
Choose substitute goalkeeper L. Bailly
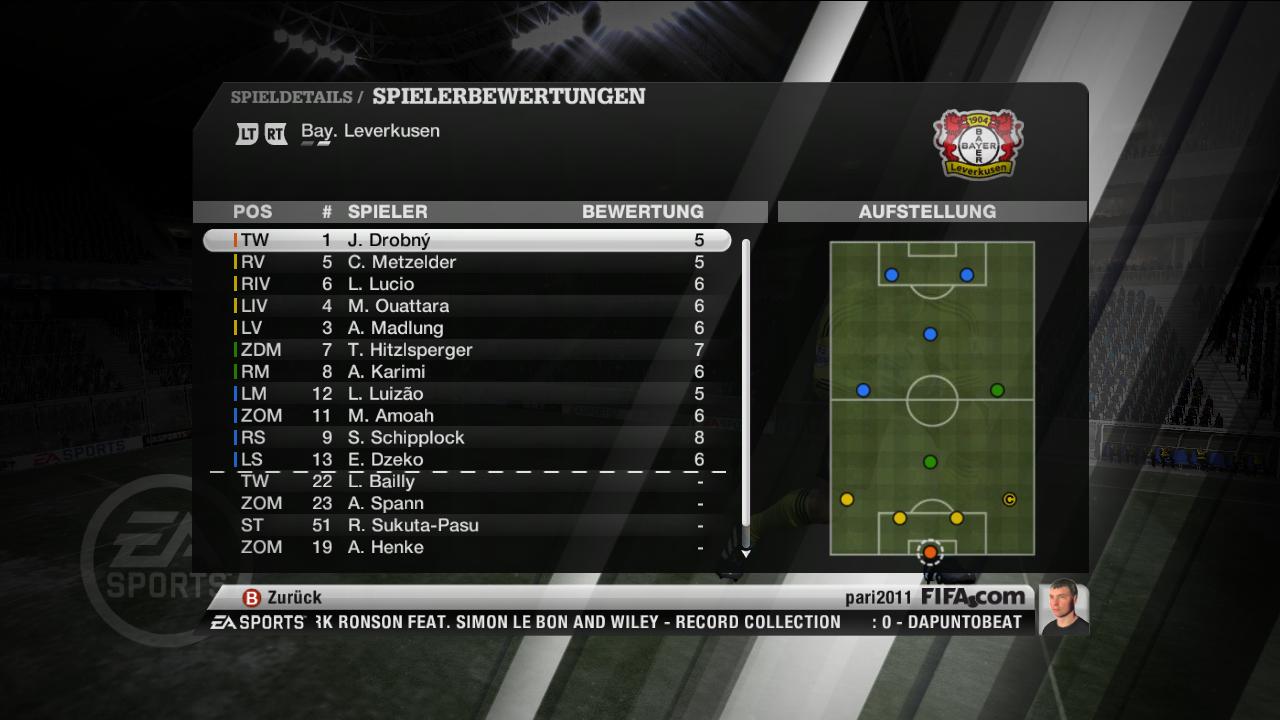466,482
